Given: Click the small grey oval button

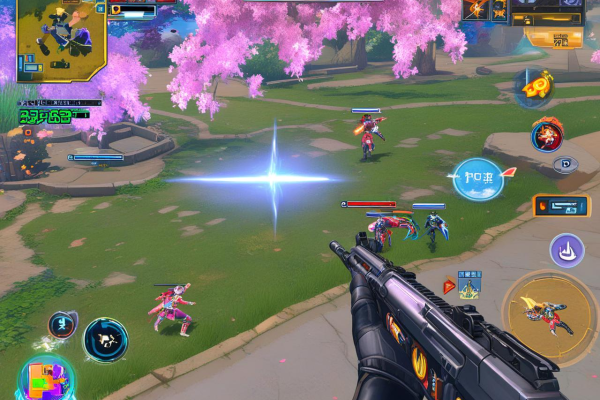Looking at the screenshot, I should [x=566, y=165].
